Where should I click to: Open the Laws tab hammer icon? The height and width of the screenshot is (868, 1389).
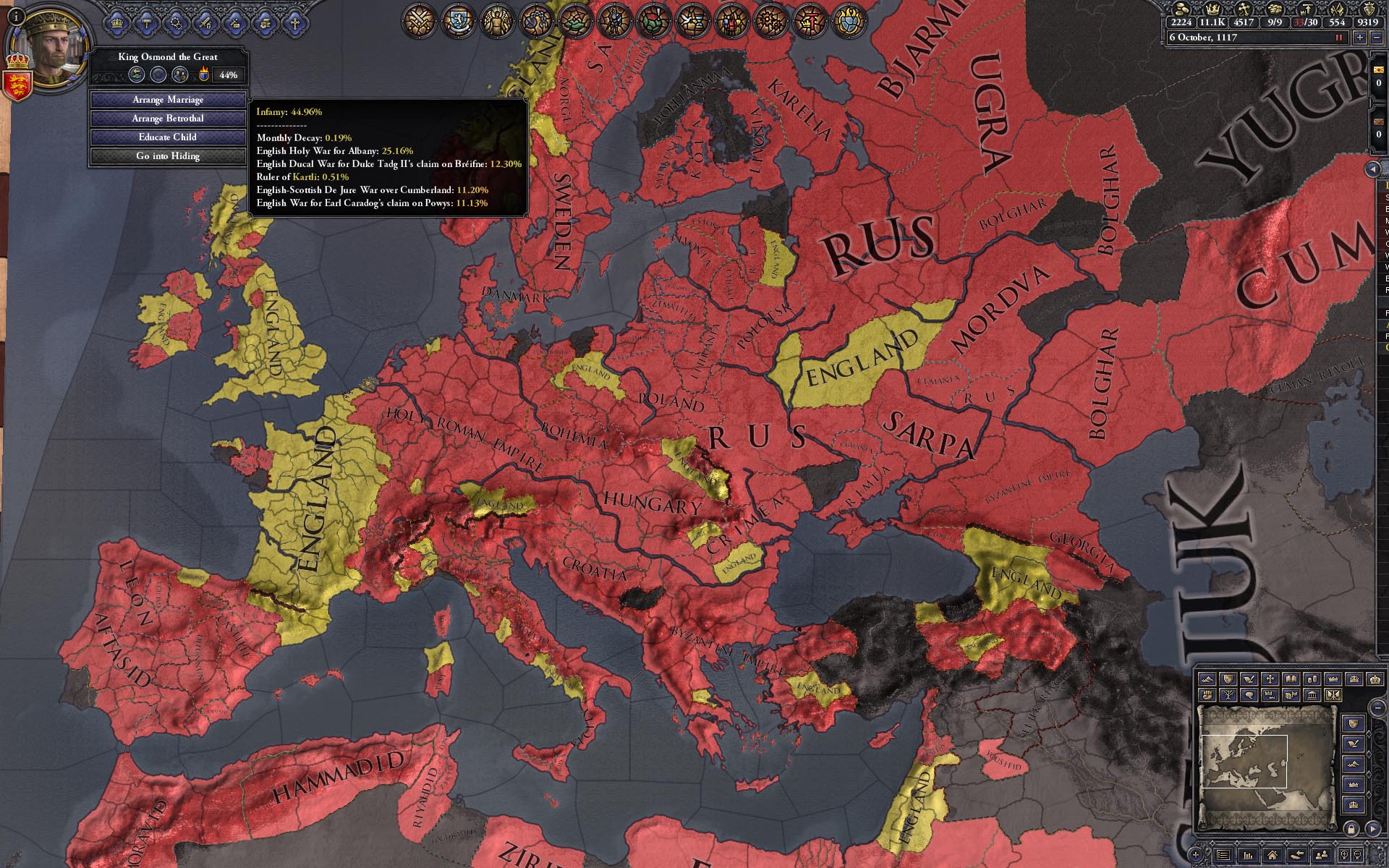point(147,22)
